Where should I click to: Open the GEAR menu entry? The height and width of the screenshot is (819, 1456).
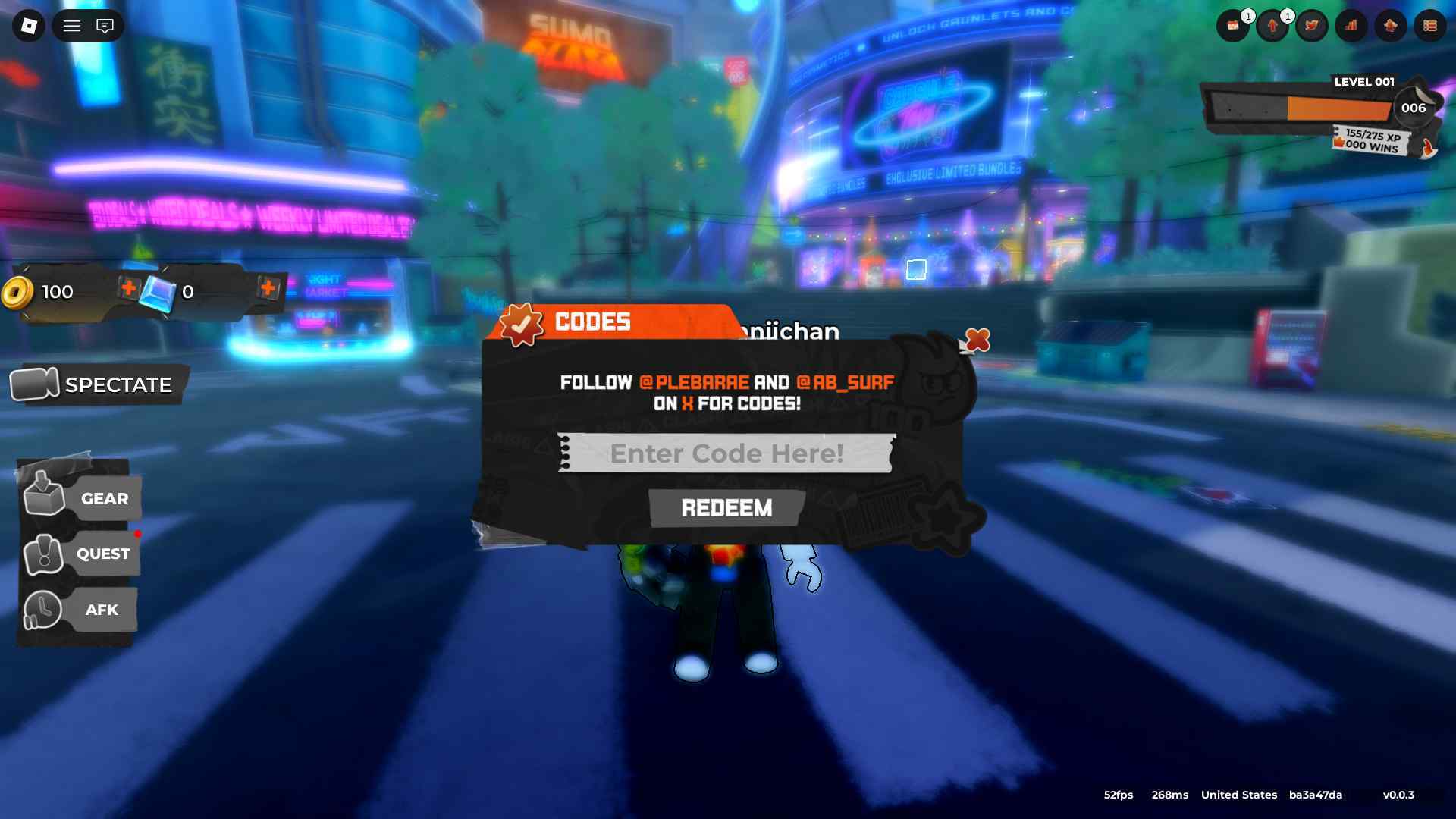pyautogui.click(x=104, y=498)
